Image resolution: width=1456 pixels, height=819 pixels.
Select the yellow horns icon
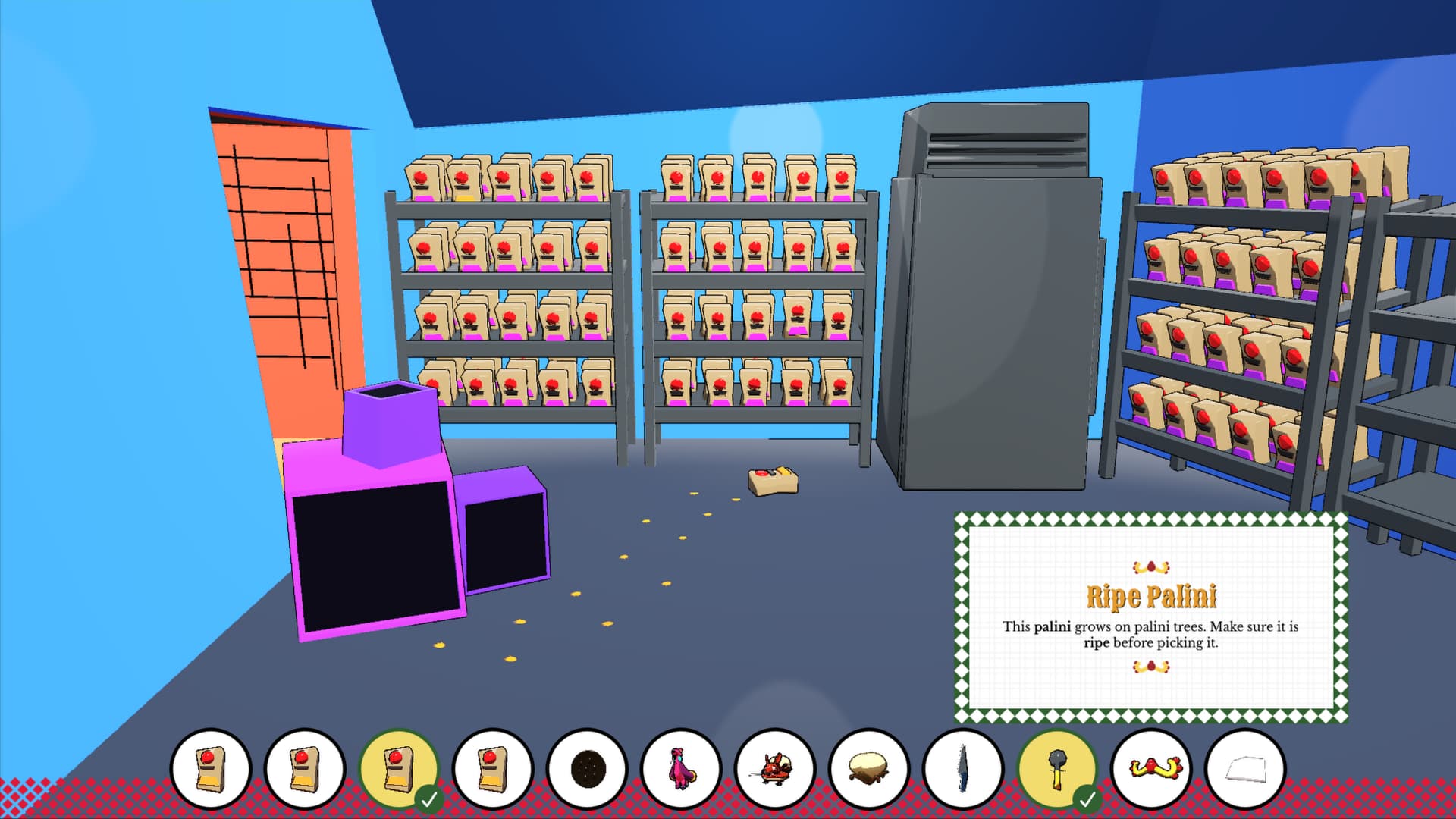1150,769
